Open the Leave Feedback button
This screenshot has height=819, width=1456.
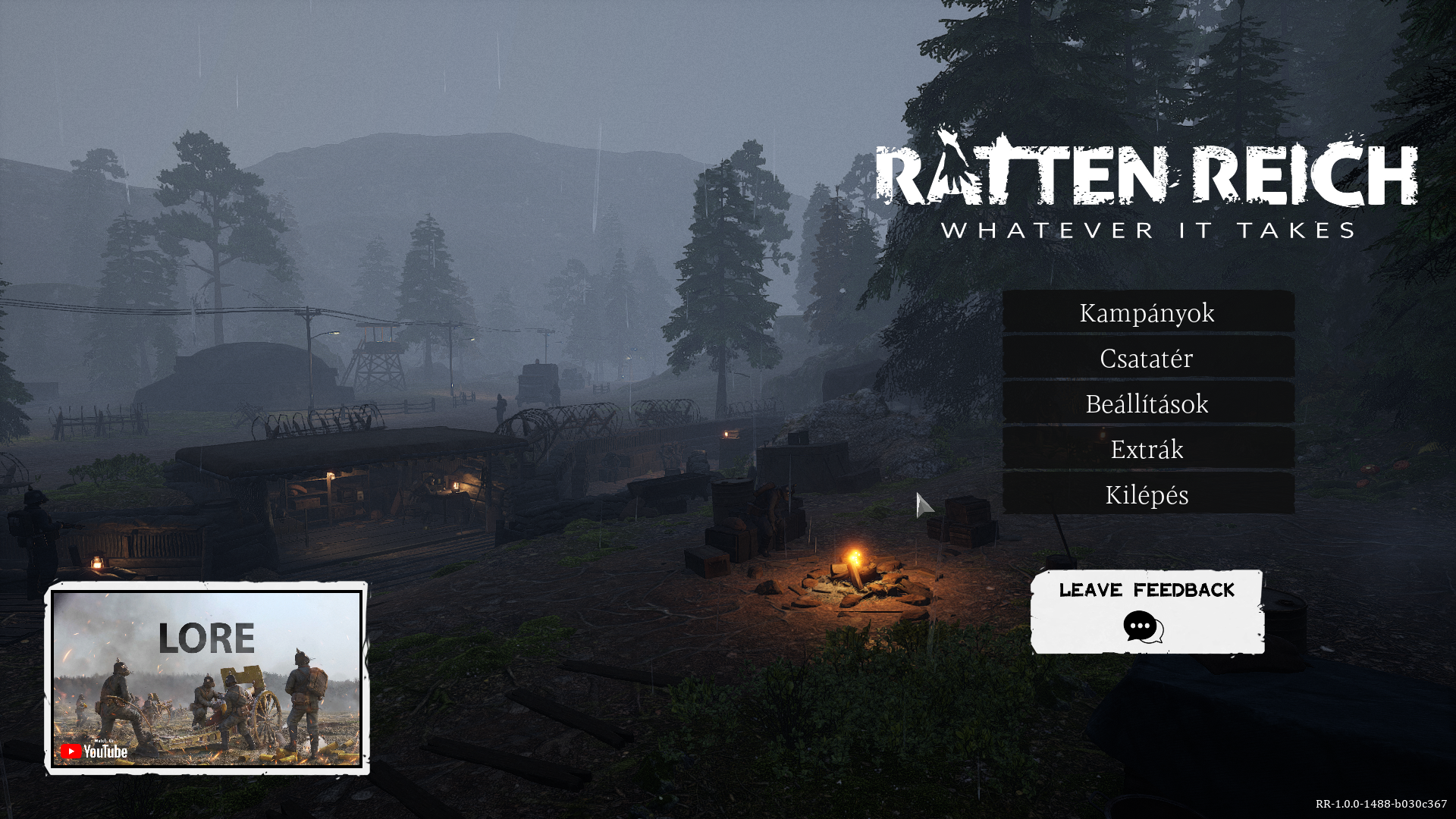pyautogui.click(x=1147, y=611)
